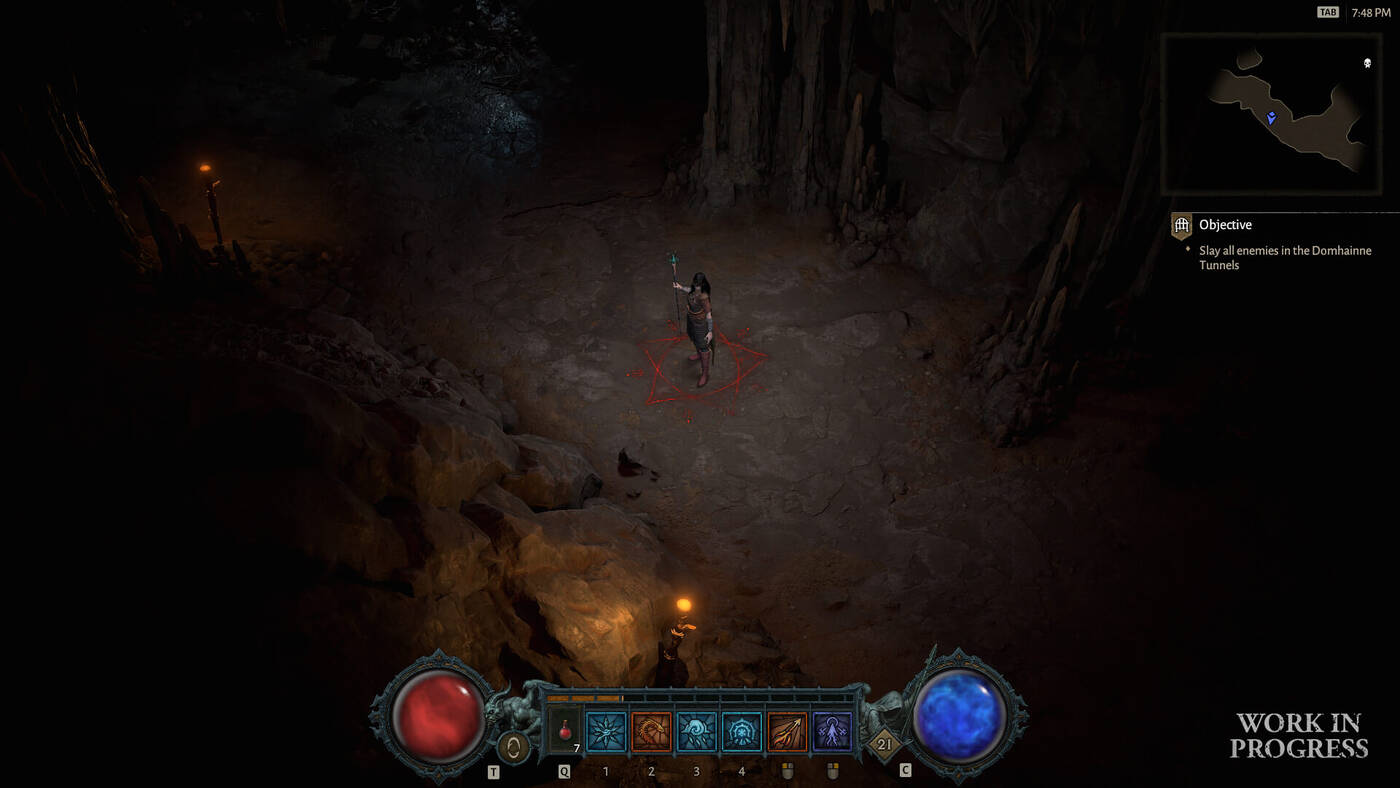1400x788 pixels.
Task: Activate the Frost Nova skill in slot 1
Action: (x=606, y=731)
